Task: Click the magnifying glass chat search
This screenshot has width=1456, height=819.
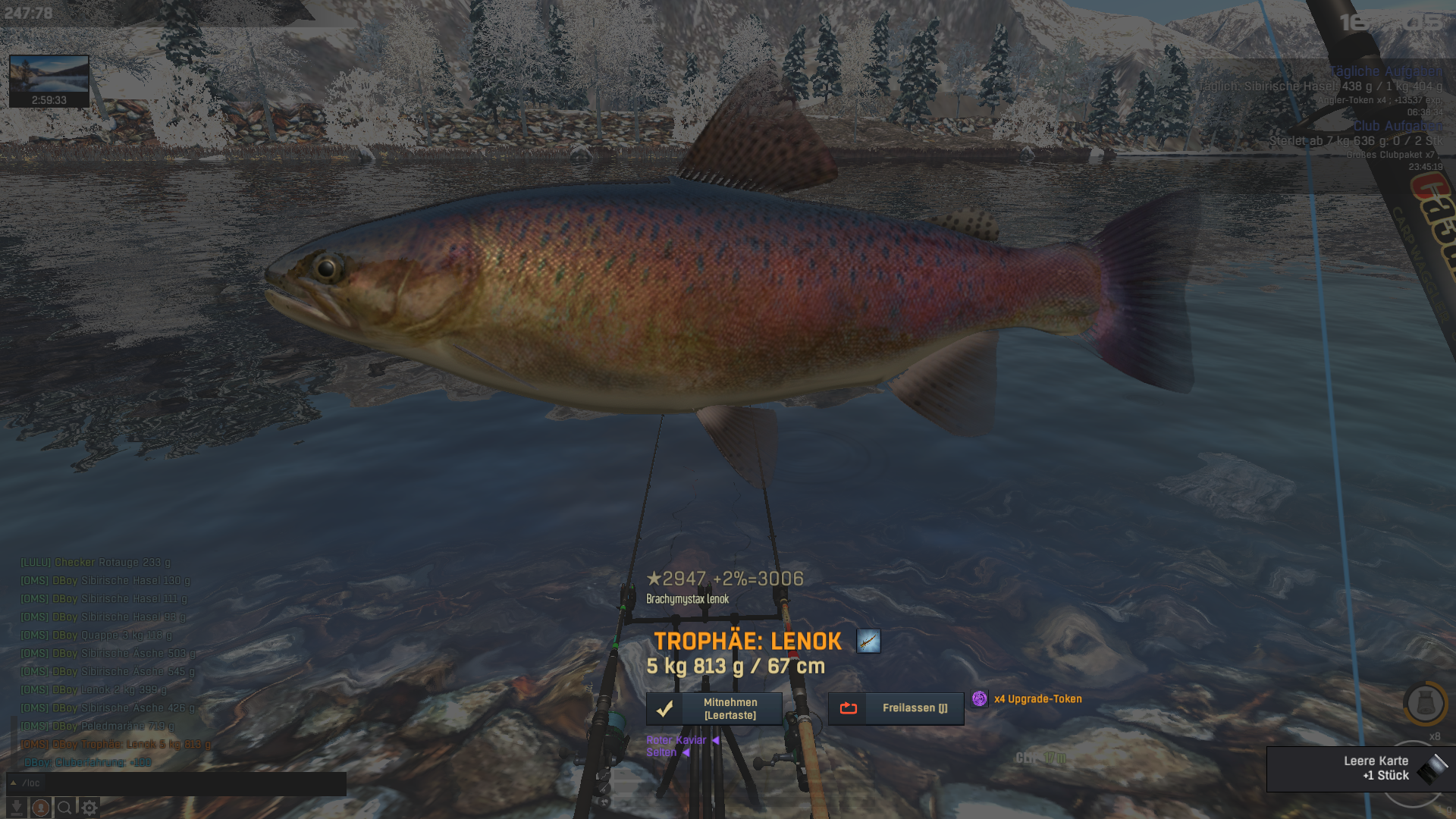Action: point(65,808)
